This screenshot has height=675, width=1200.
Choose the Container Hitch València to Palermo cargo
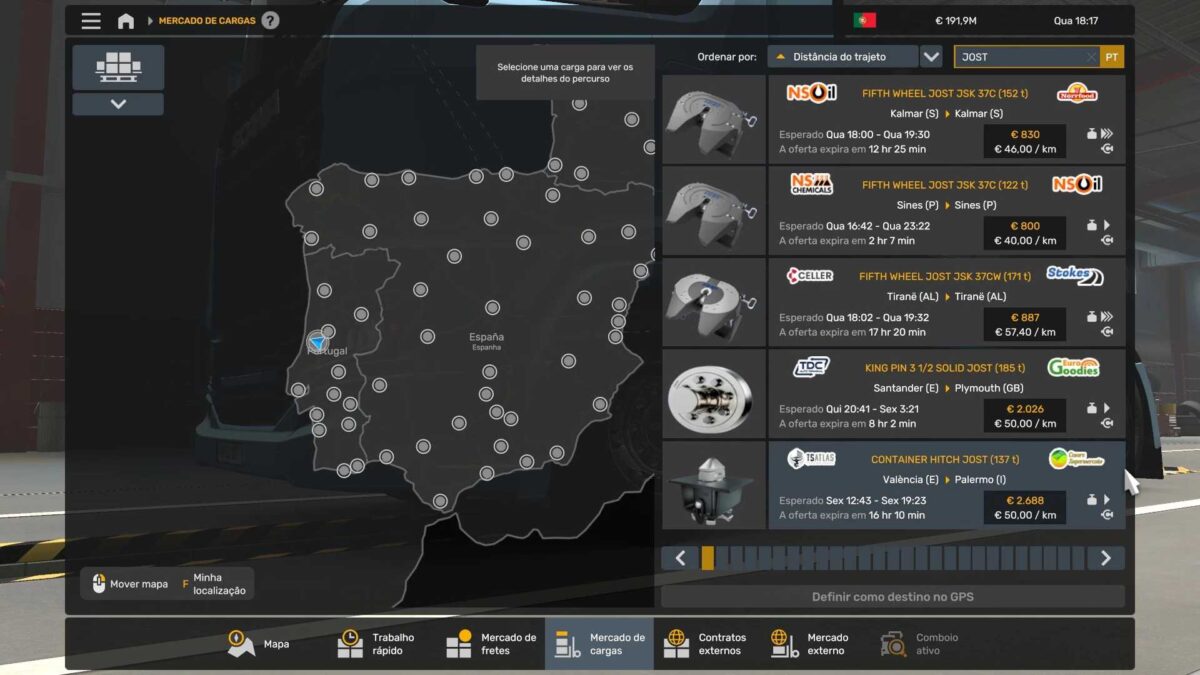[945, 486]
